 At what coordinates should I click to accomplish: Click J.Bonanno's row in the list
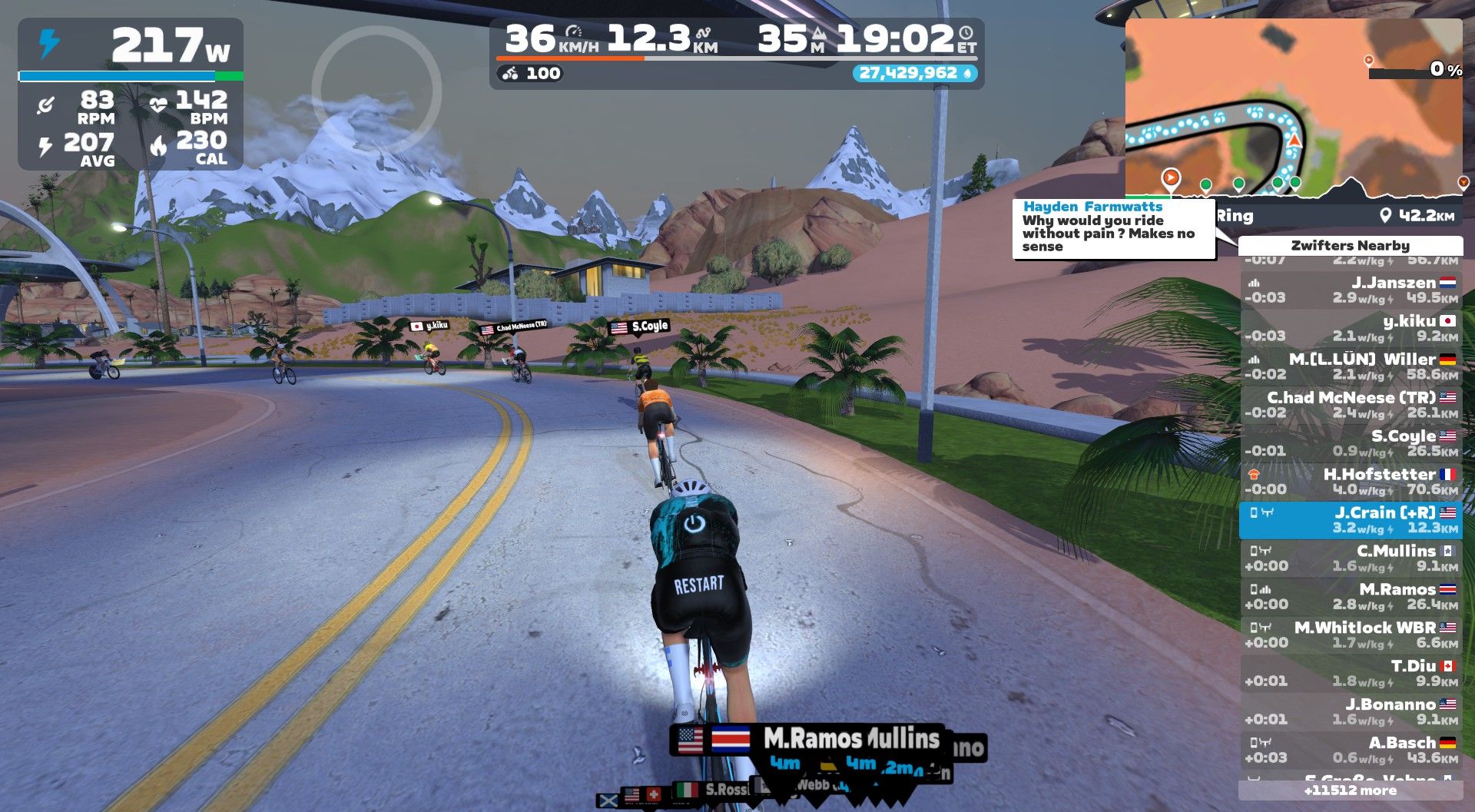(x=1351, y=712)
